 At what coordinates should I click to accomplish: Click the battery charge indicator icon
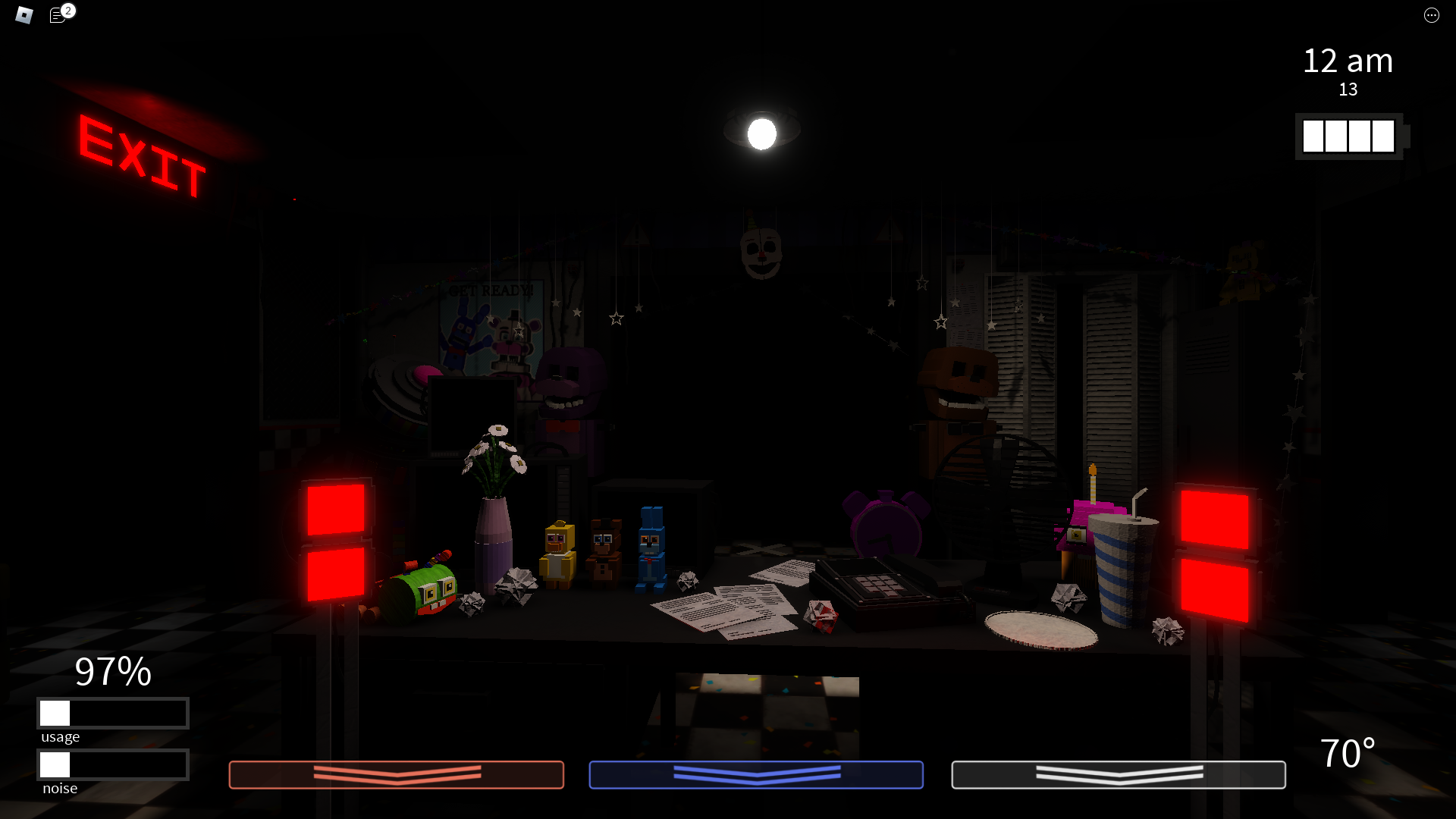pos(1348,136)
